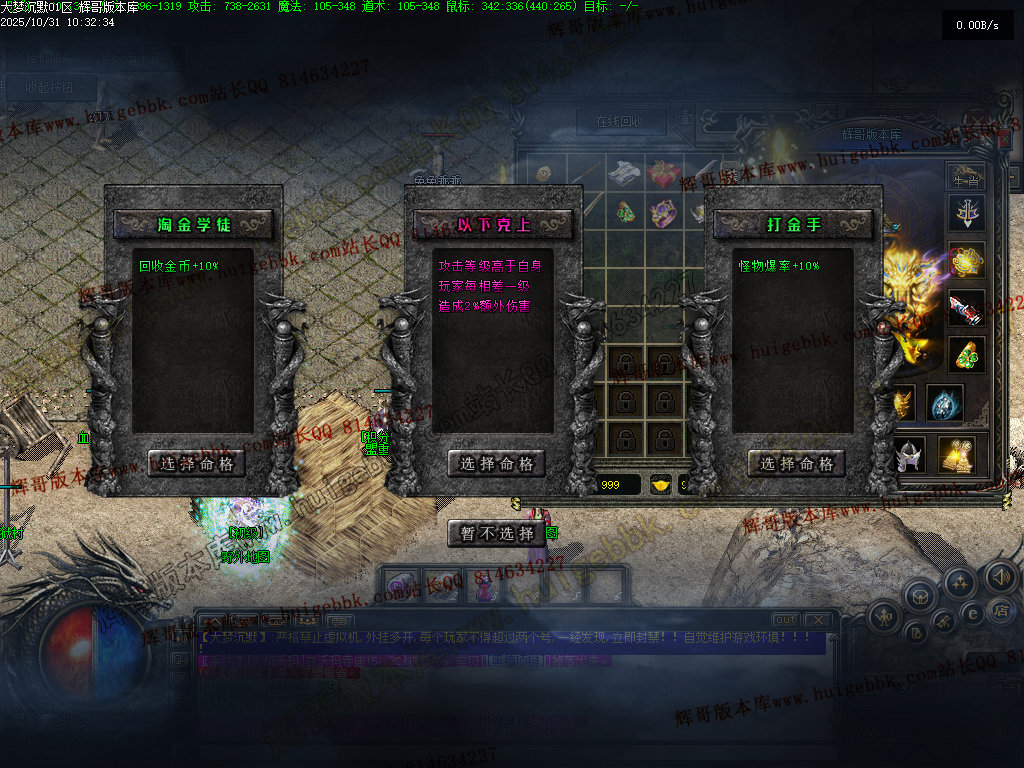The height and width of the screenshot is (768, 1024).
Task: Select the purple and gold ring in the bag
Action: click(663, 213)
